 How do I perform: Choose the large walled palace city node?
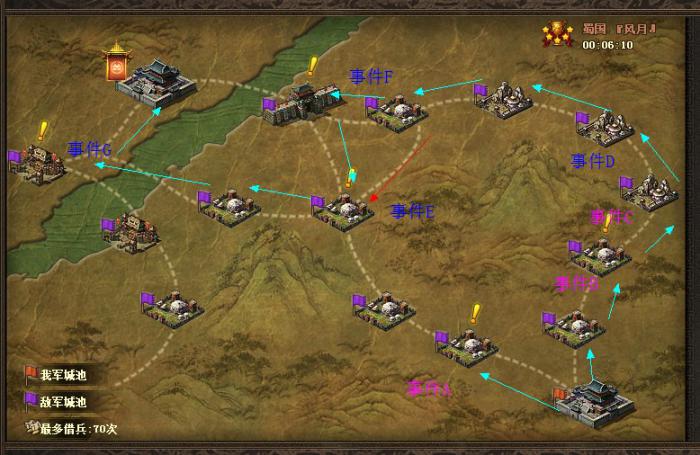pyautogui.click(x=158, y=82)
